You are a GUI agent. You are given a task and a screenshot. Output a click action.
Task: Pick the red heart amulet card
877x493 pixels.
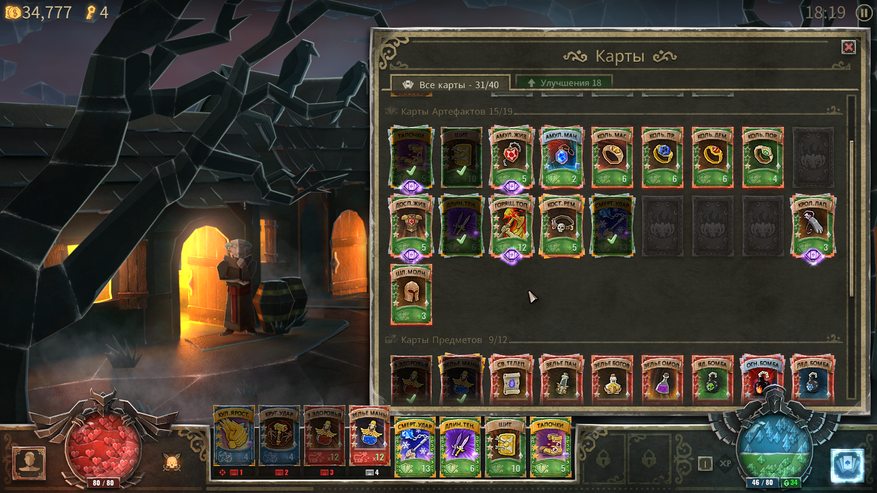tap(510, 156)
